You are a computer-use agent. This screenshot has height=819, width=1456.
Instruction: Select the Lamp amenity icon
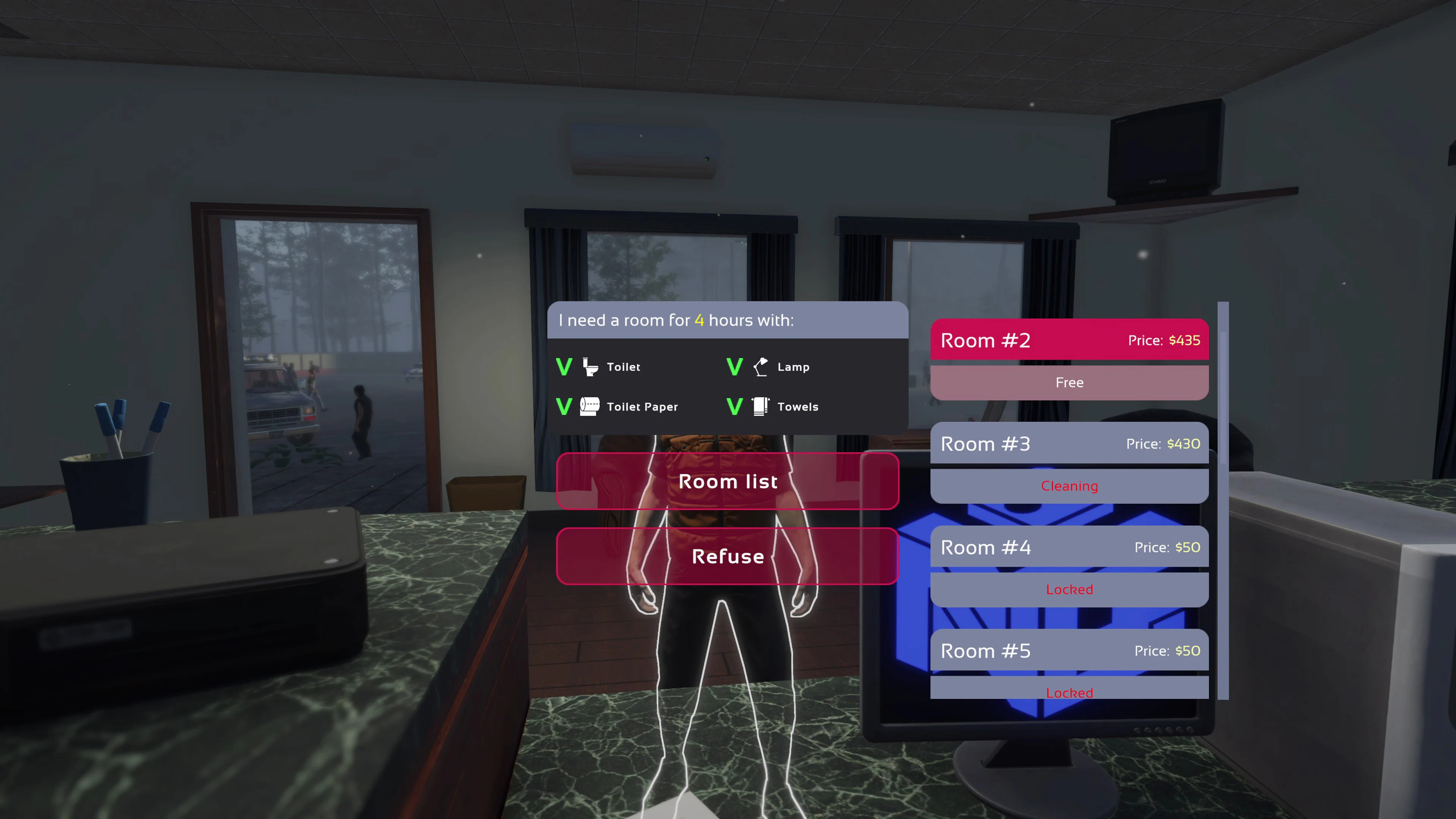761,367
